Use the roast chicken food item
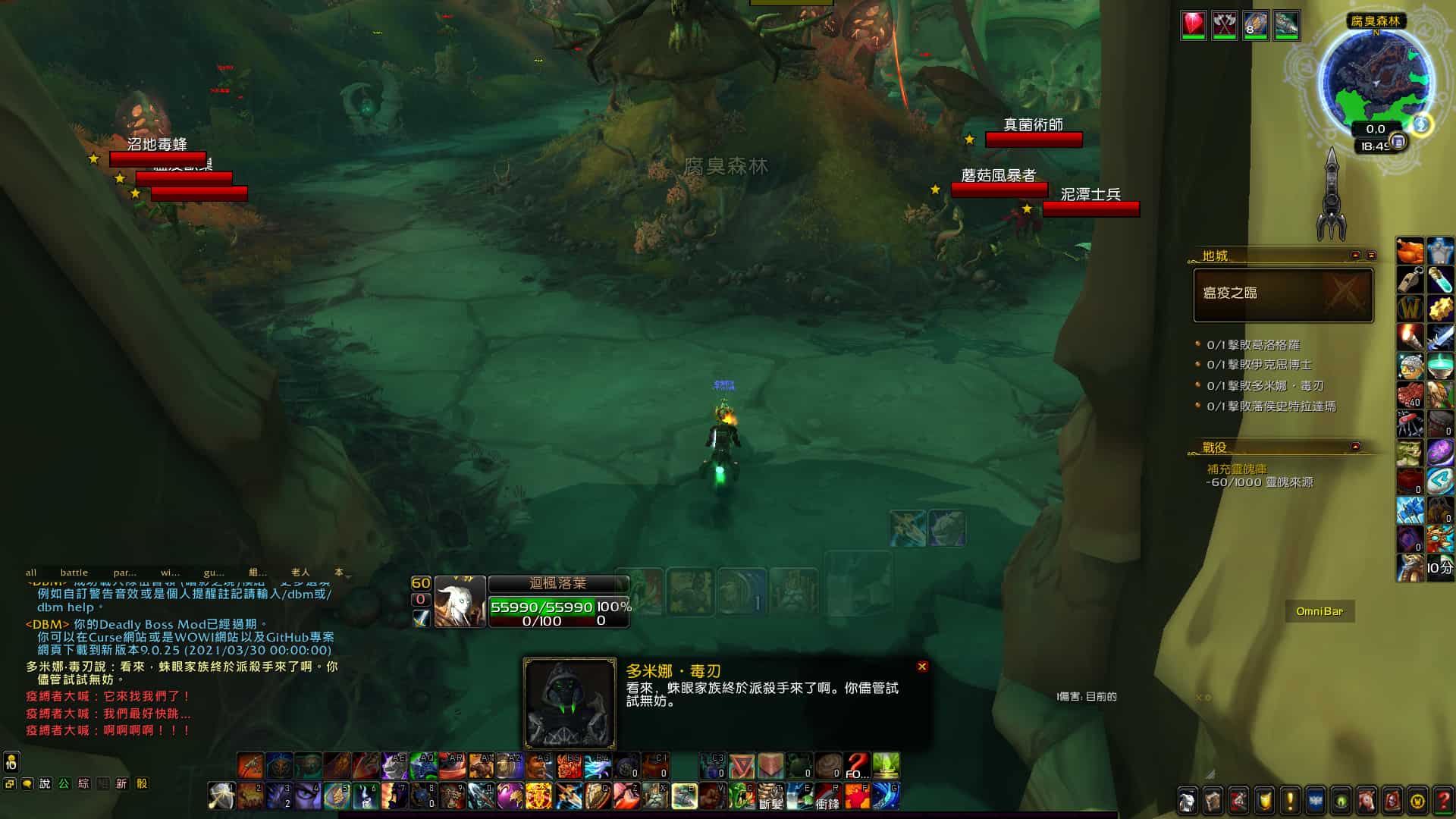Screen dimensions: 1456x819 pyautogui.click(x=1410, y=251)
